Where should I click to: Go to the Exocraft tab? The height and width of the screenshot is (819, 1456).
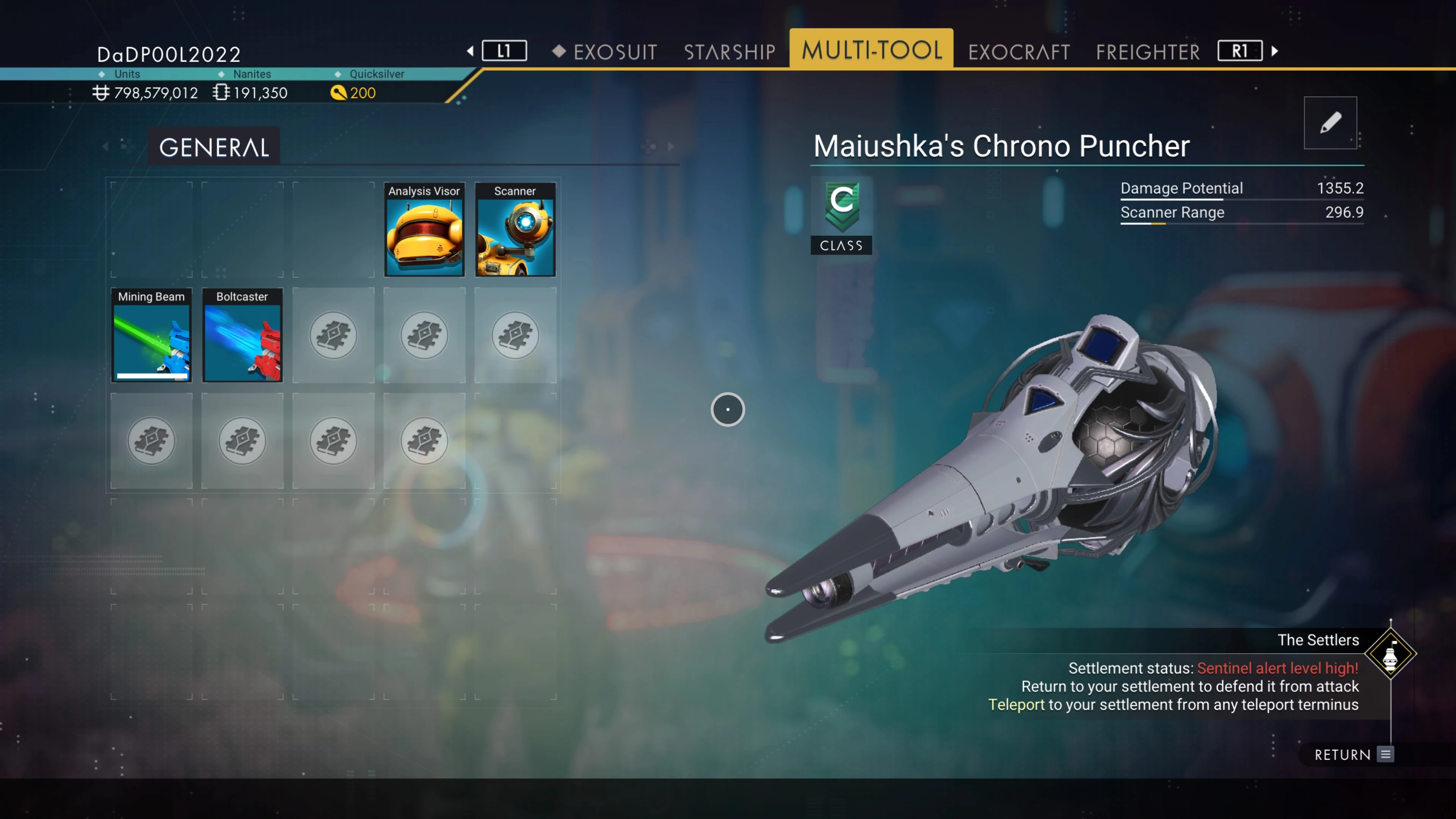(x=1018, y=52)
